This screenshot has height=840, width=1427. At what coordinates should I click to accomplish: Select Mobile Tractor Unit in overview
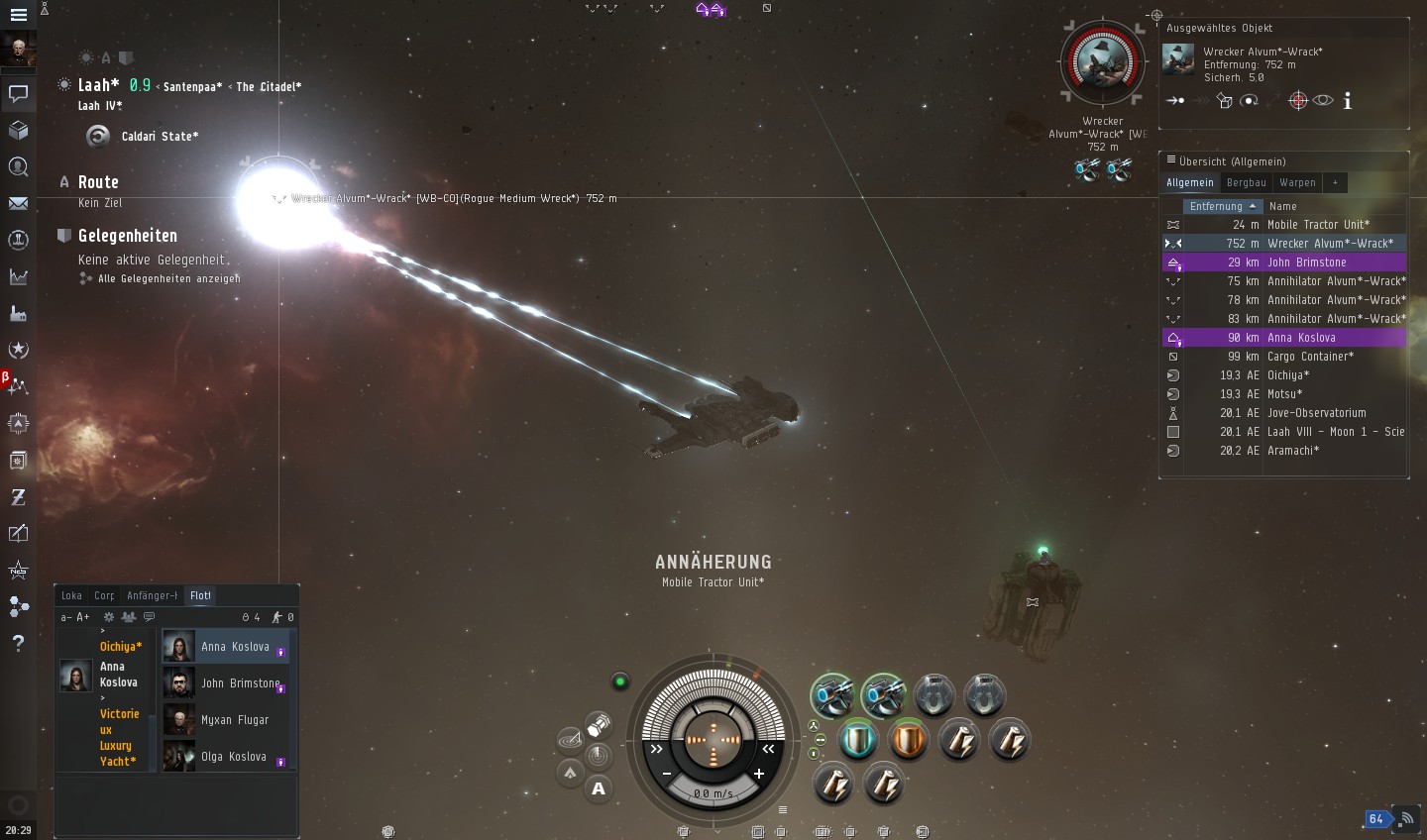click(x=1318, y=225)
